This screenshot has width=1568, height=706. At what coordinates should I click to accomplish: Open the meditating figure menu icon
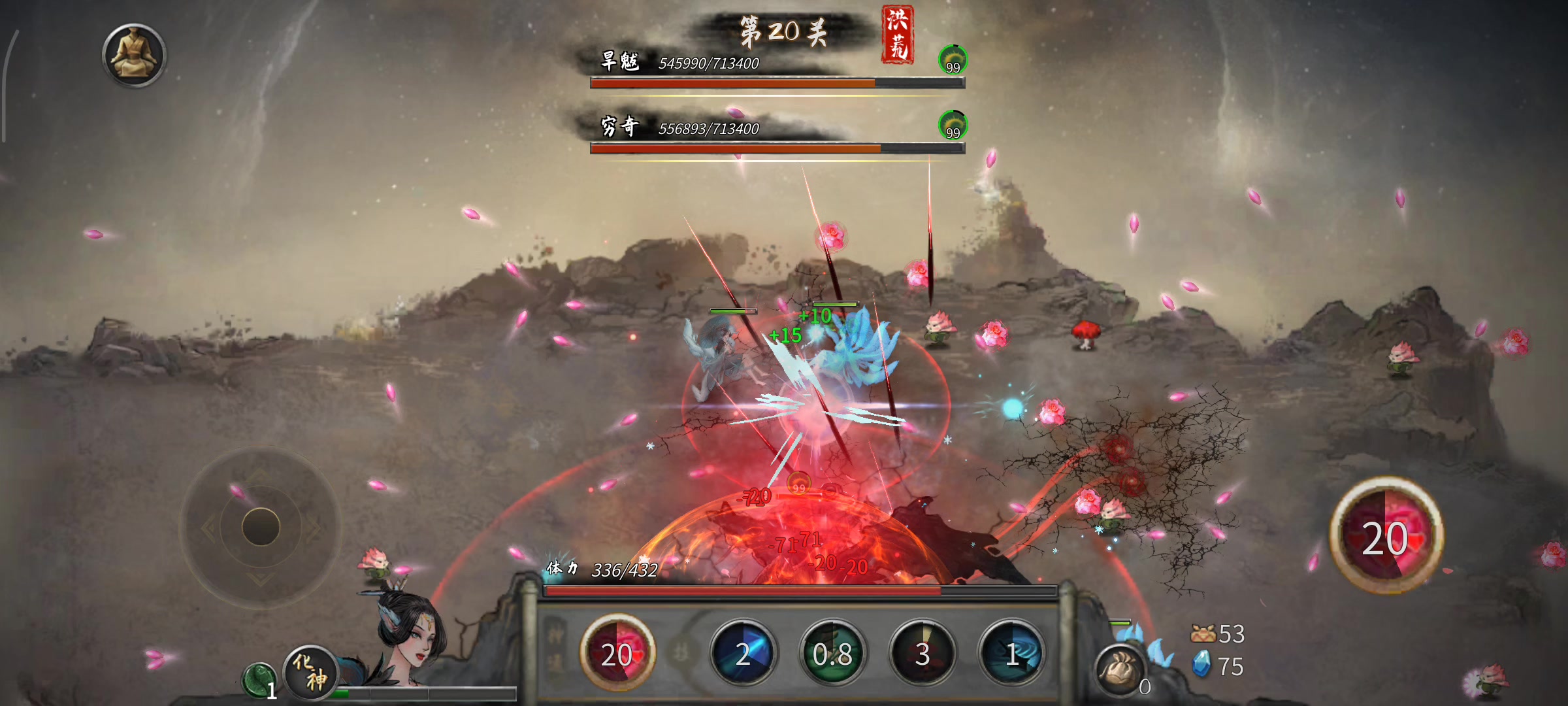(x=135, y=56)
